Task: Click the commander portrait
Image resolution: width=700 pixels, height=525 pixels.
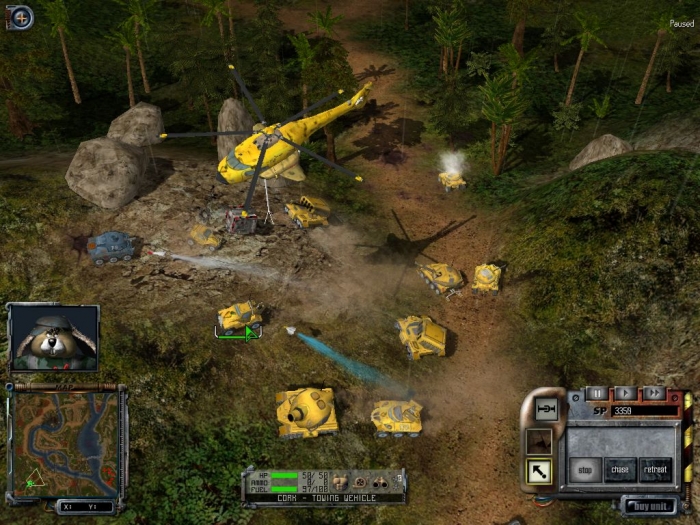Action: tap(54, 338)
